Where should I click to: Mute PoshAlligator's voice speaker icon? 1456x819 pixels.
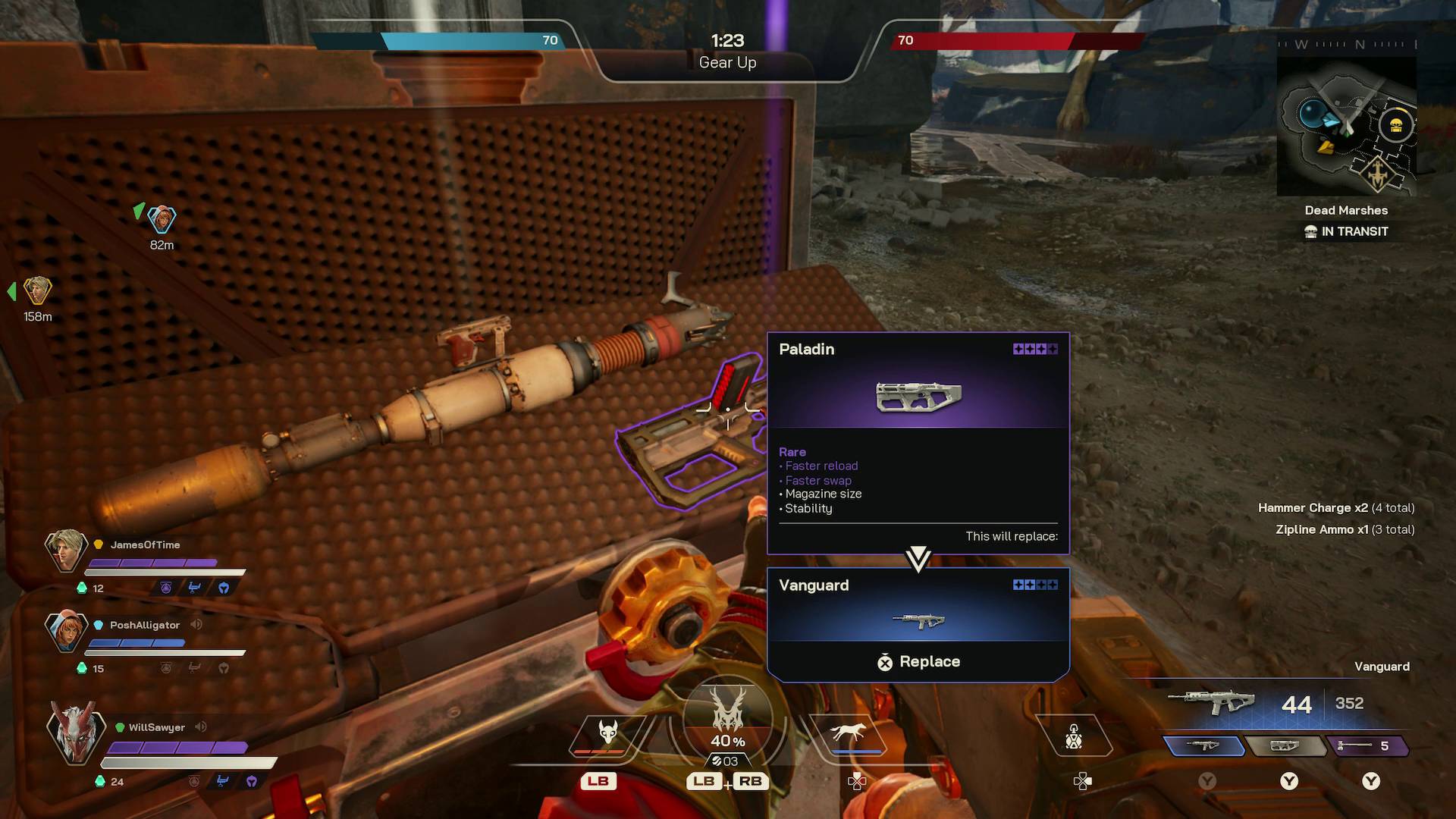(197, 625)
